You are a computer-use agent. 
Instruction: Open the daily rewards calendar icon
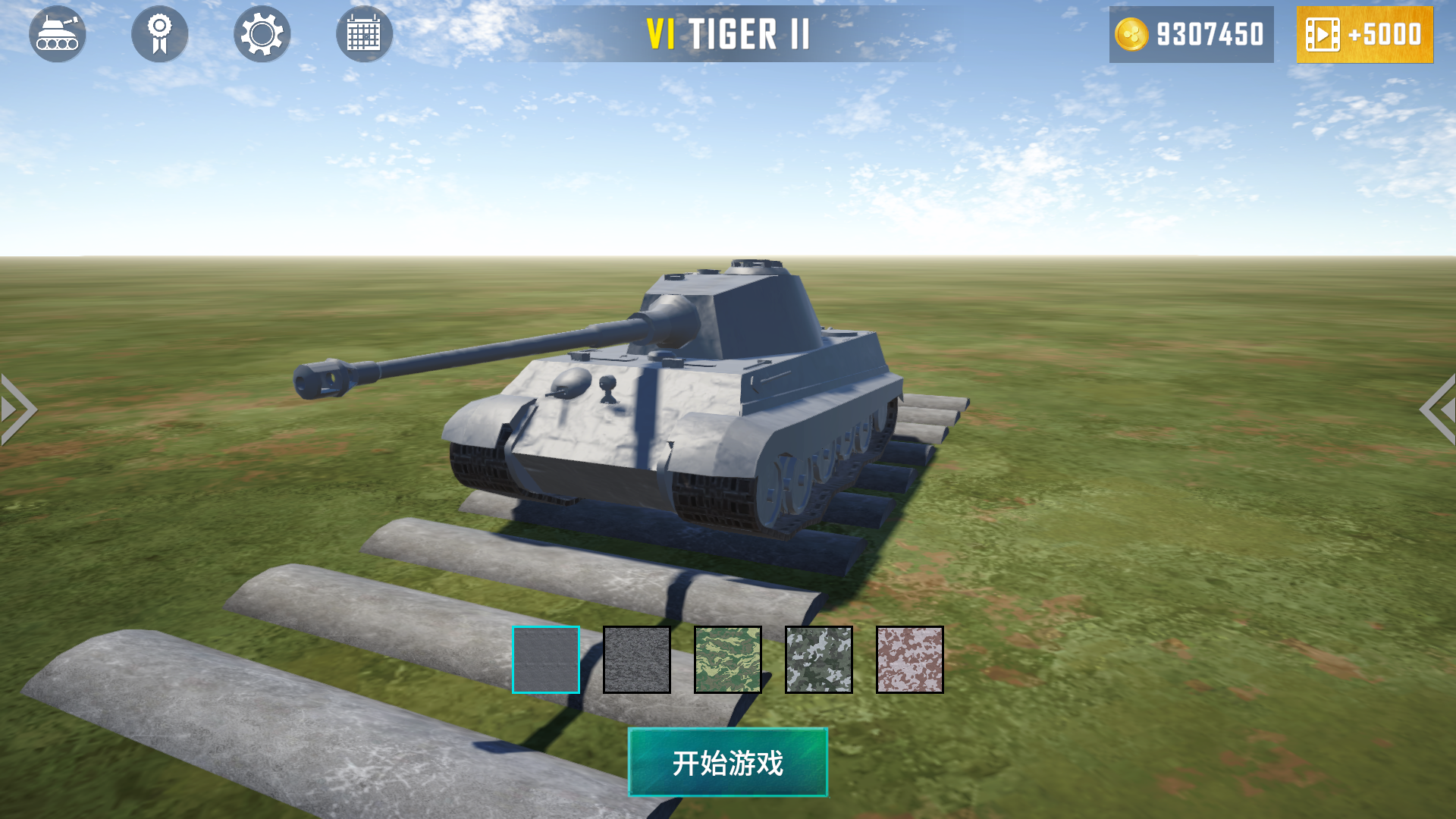click(364, 34)
